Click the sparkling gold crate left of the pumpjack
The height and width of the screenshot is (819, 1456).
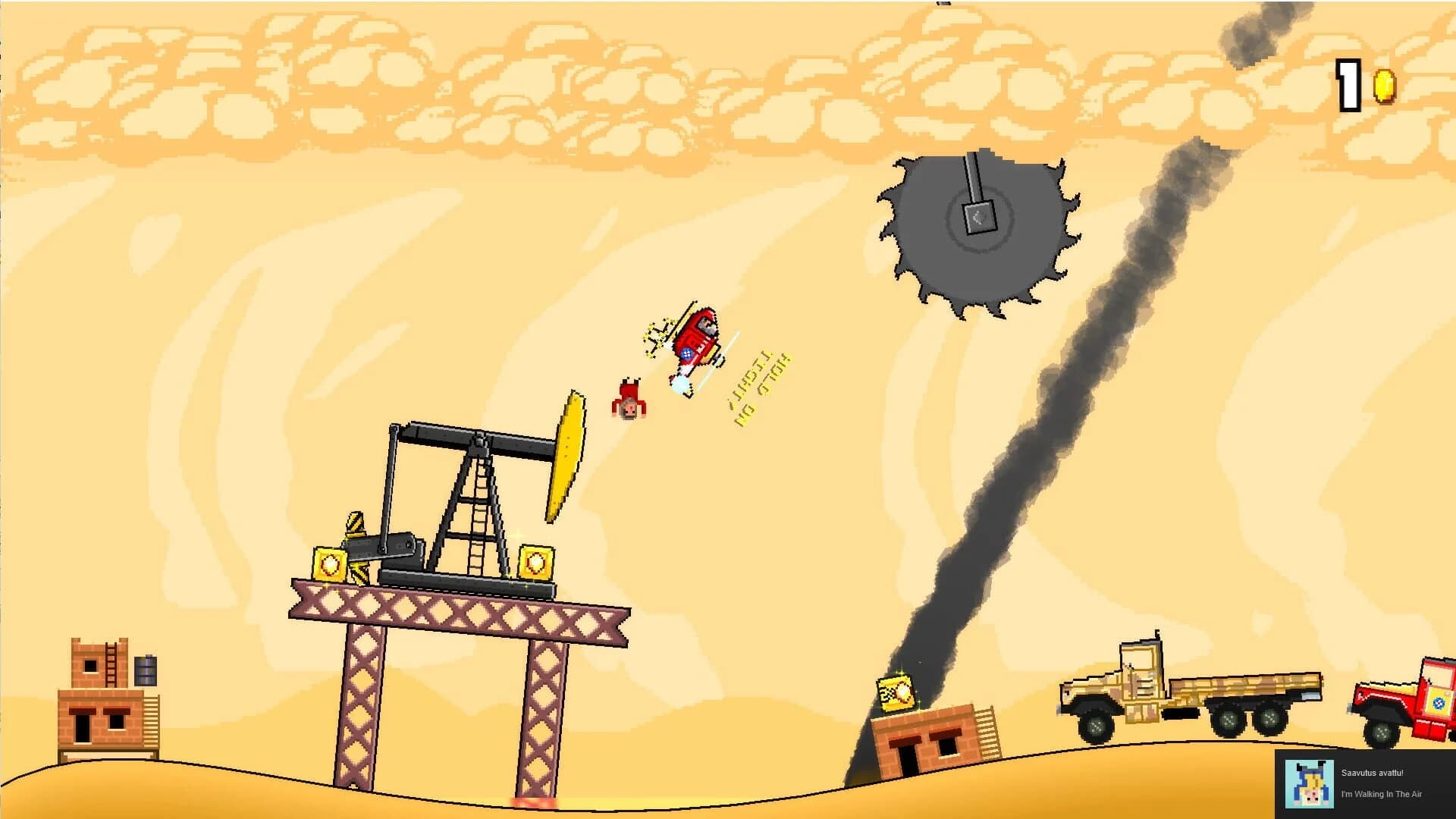point(331,565)
